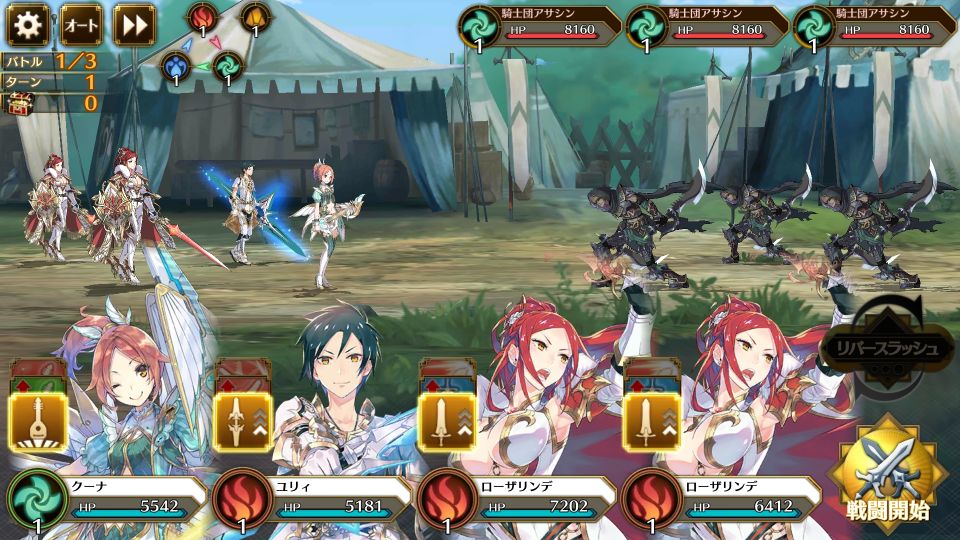Toggle the オート auto-battle button
This screenshot has width=960, height=540.
(81, 24)
